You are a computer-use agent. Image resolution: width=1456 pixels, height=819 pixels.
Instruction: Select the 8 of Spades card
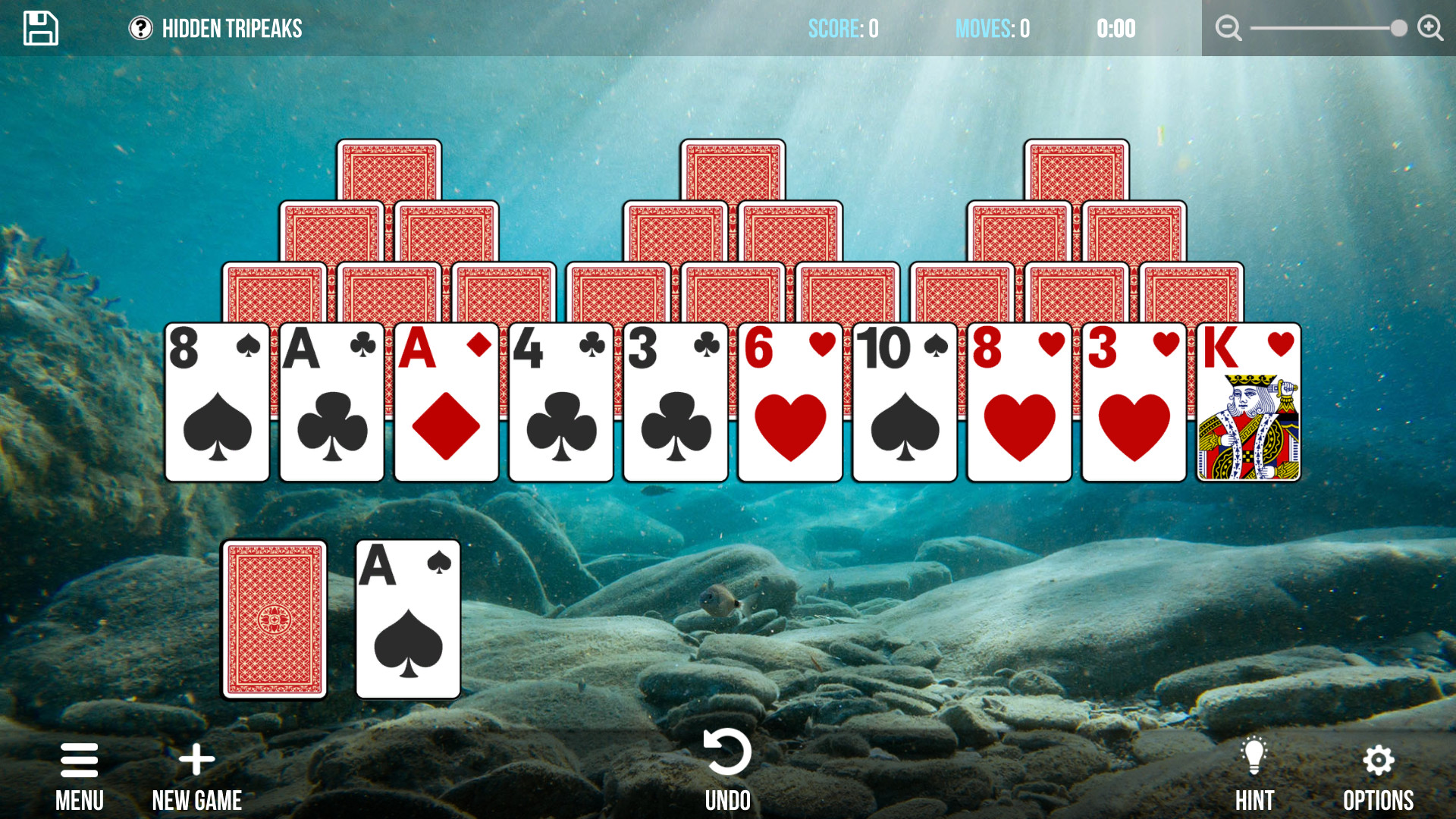tap(218, 402)
